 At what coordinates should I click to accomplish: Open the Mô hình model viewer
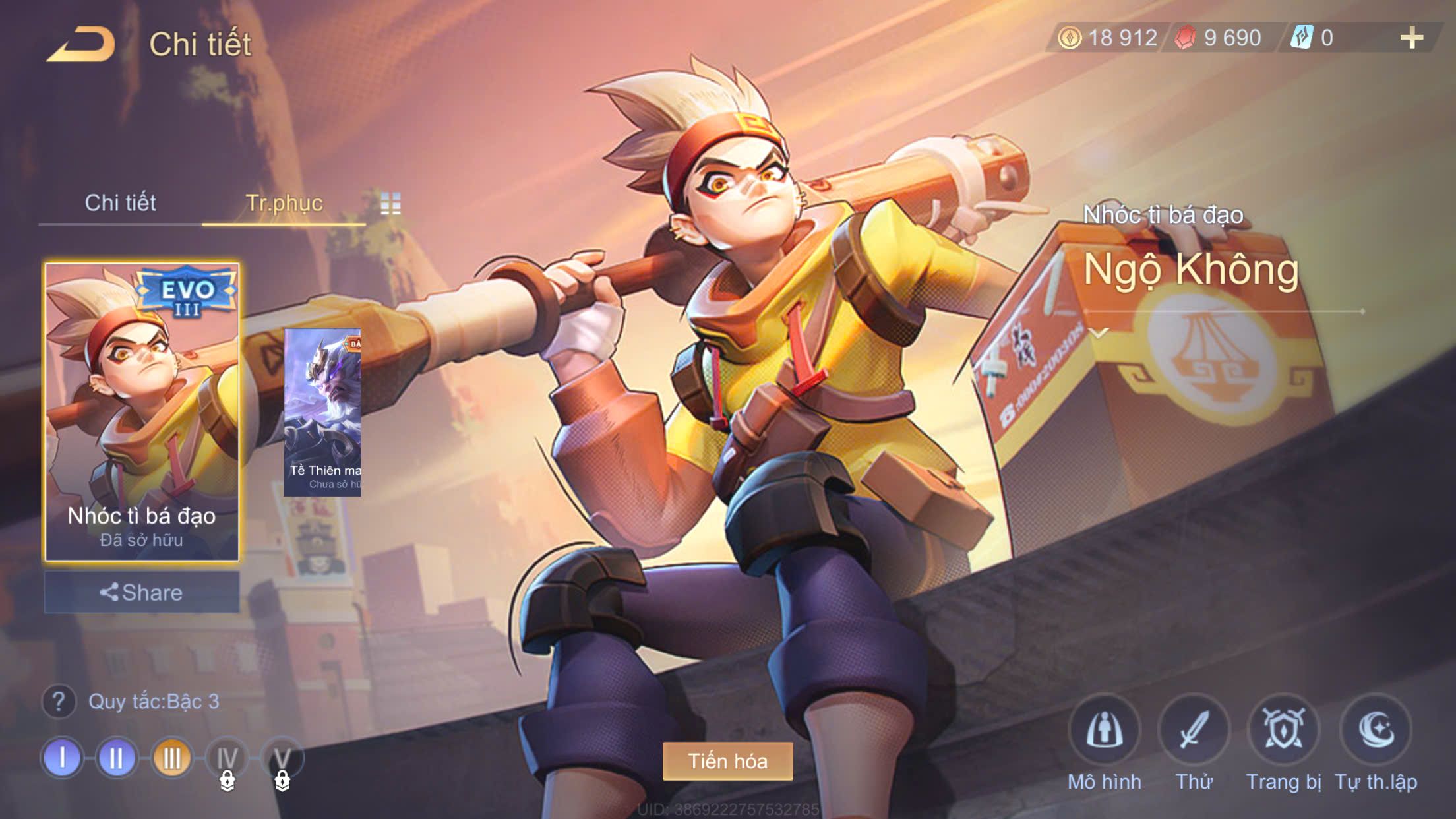tap(1105, 731)
